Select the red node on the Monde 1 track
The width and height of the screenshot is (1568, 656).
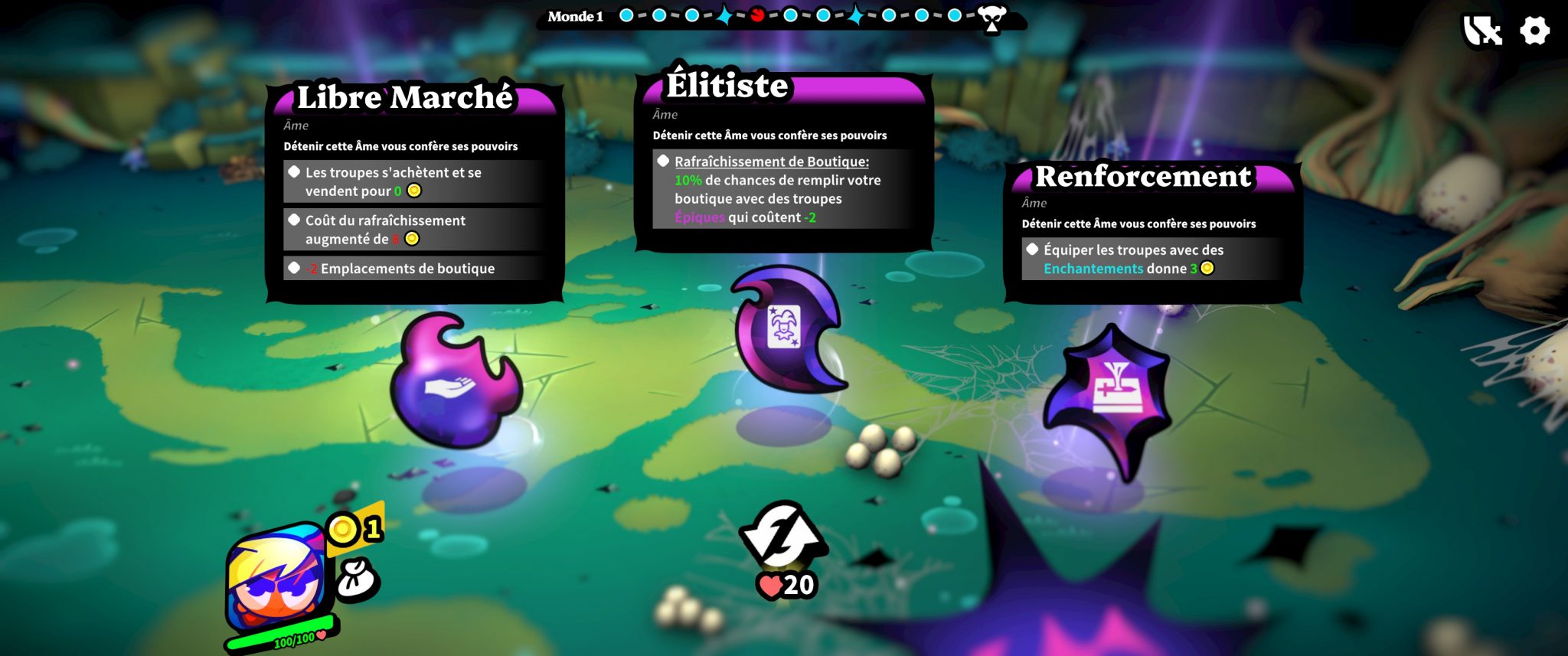[757, 15]
